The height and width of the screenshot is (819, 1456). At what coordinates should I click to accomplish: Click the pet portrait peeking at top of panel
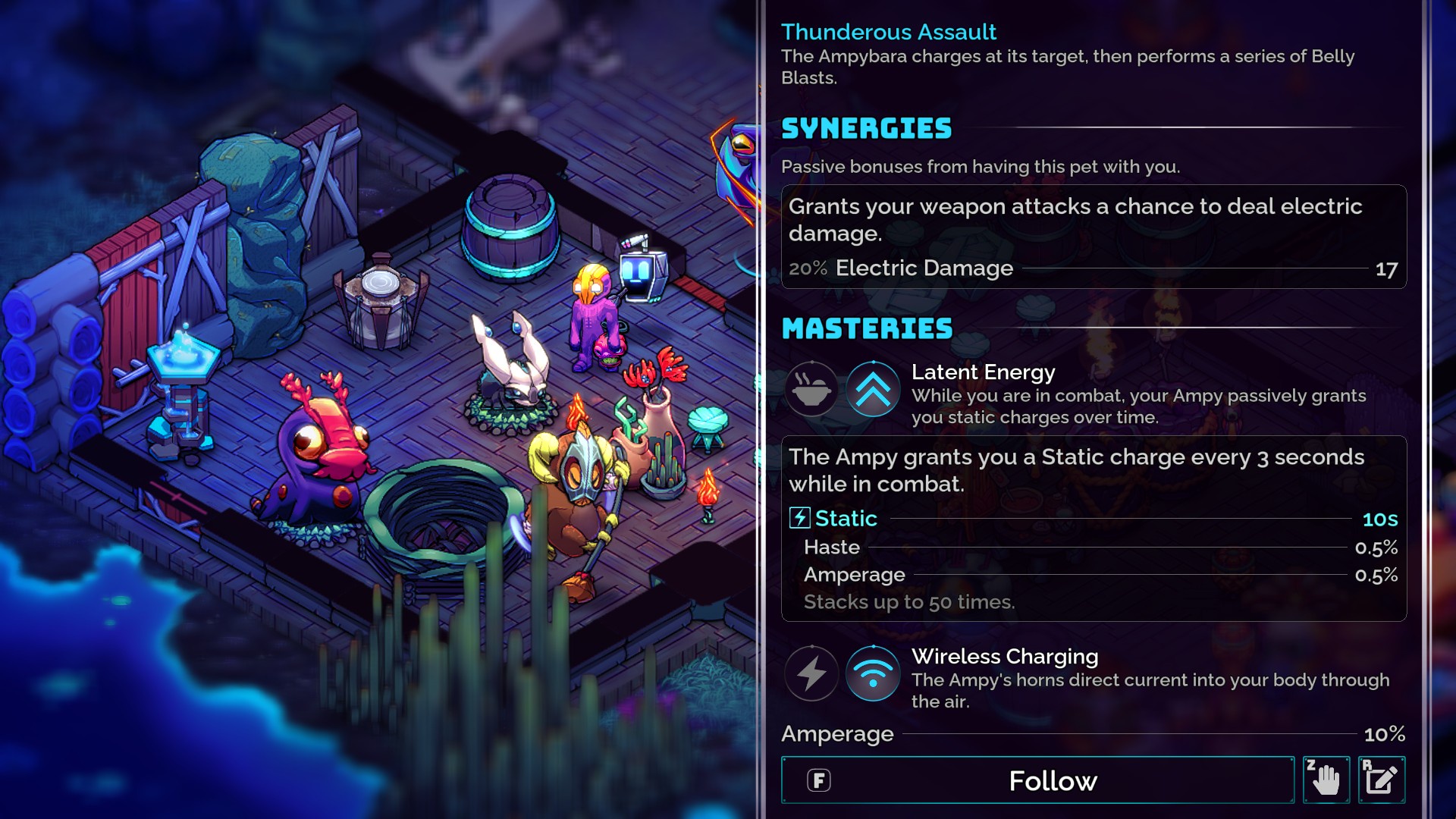click(x=737, y=167)
